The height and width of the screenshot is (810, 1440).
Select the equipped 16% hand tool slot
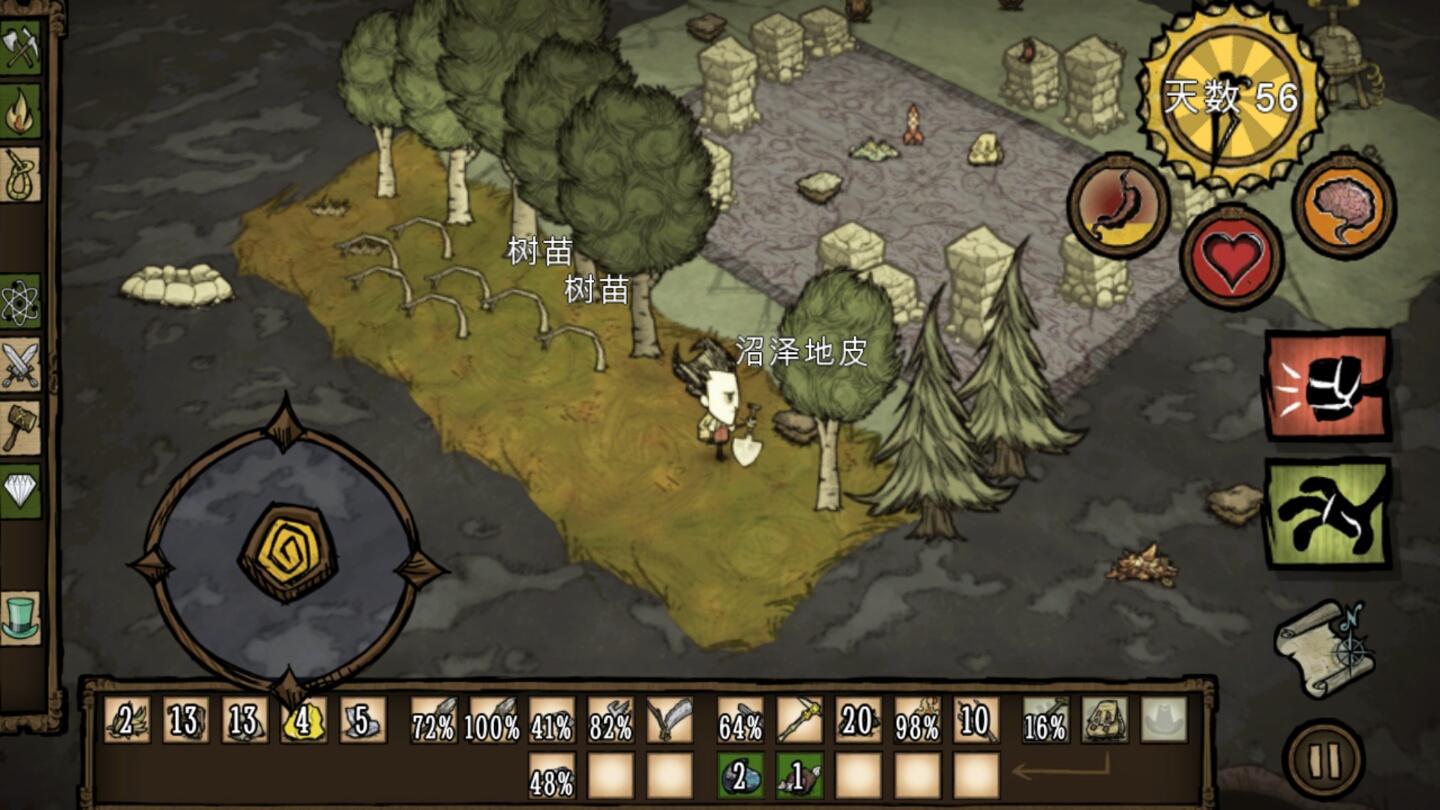[1046, 720]
